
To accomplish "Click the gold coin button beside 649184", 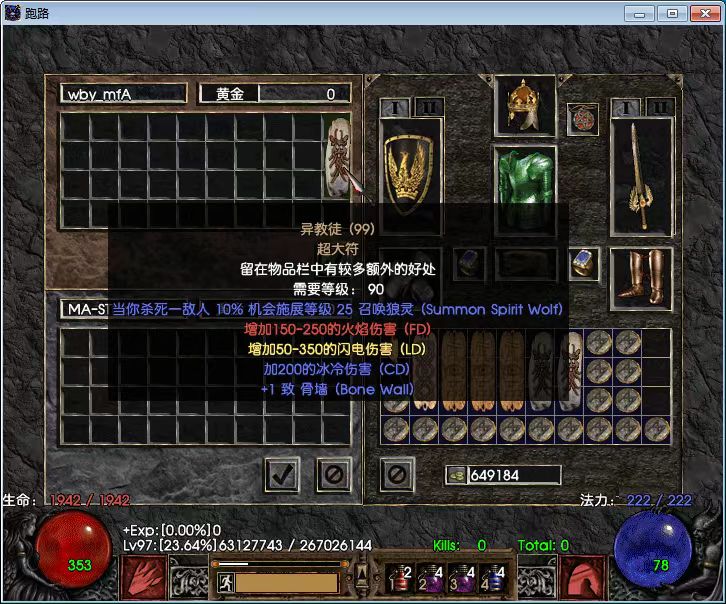I will [455, 475].
